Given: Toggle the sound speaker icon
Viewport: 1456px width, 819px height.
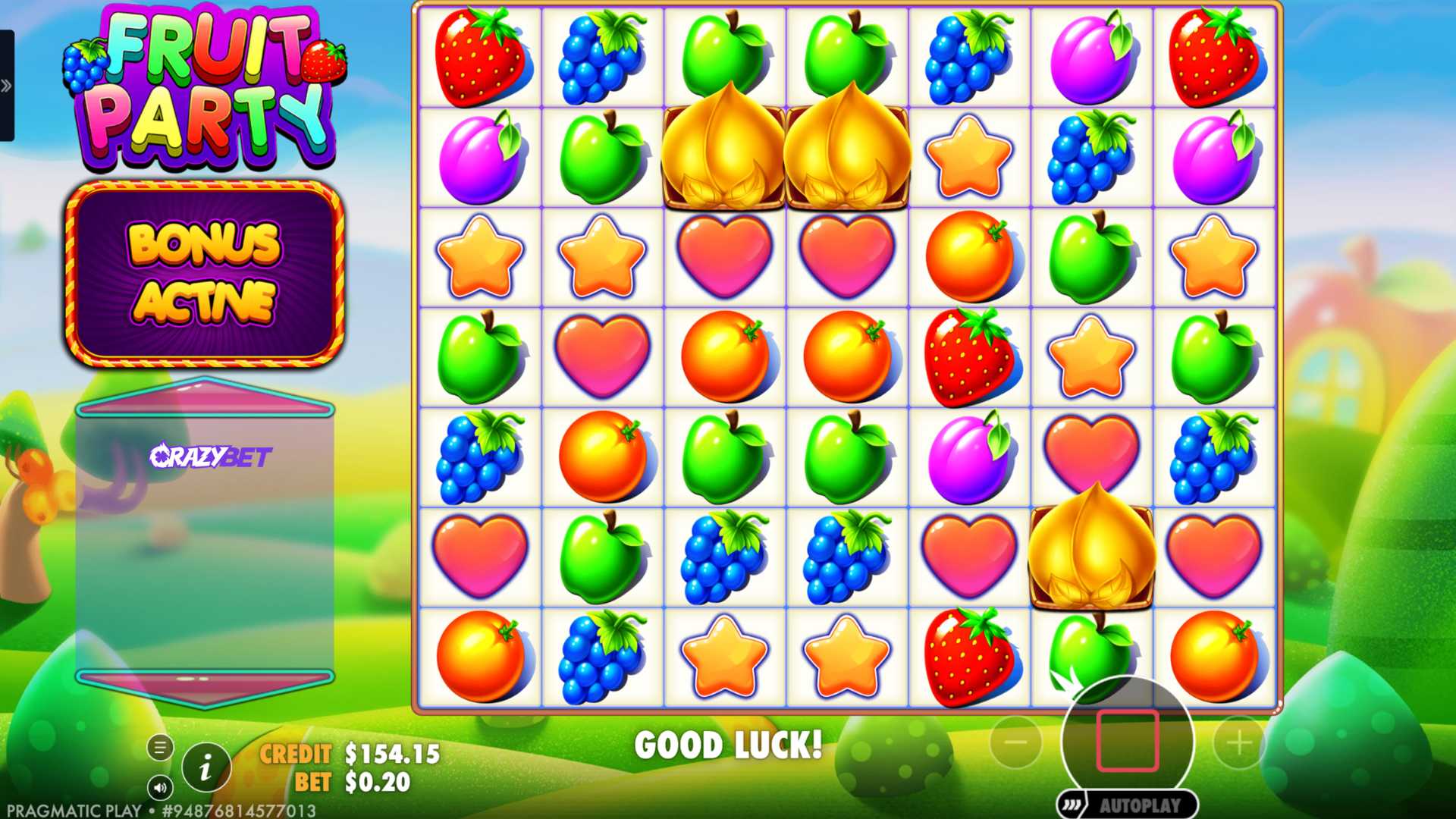Looking at the screenshot, I should [160, 788].
